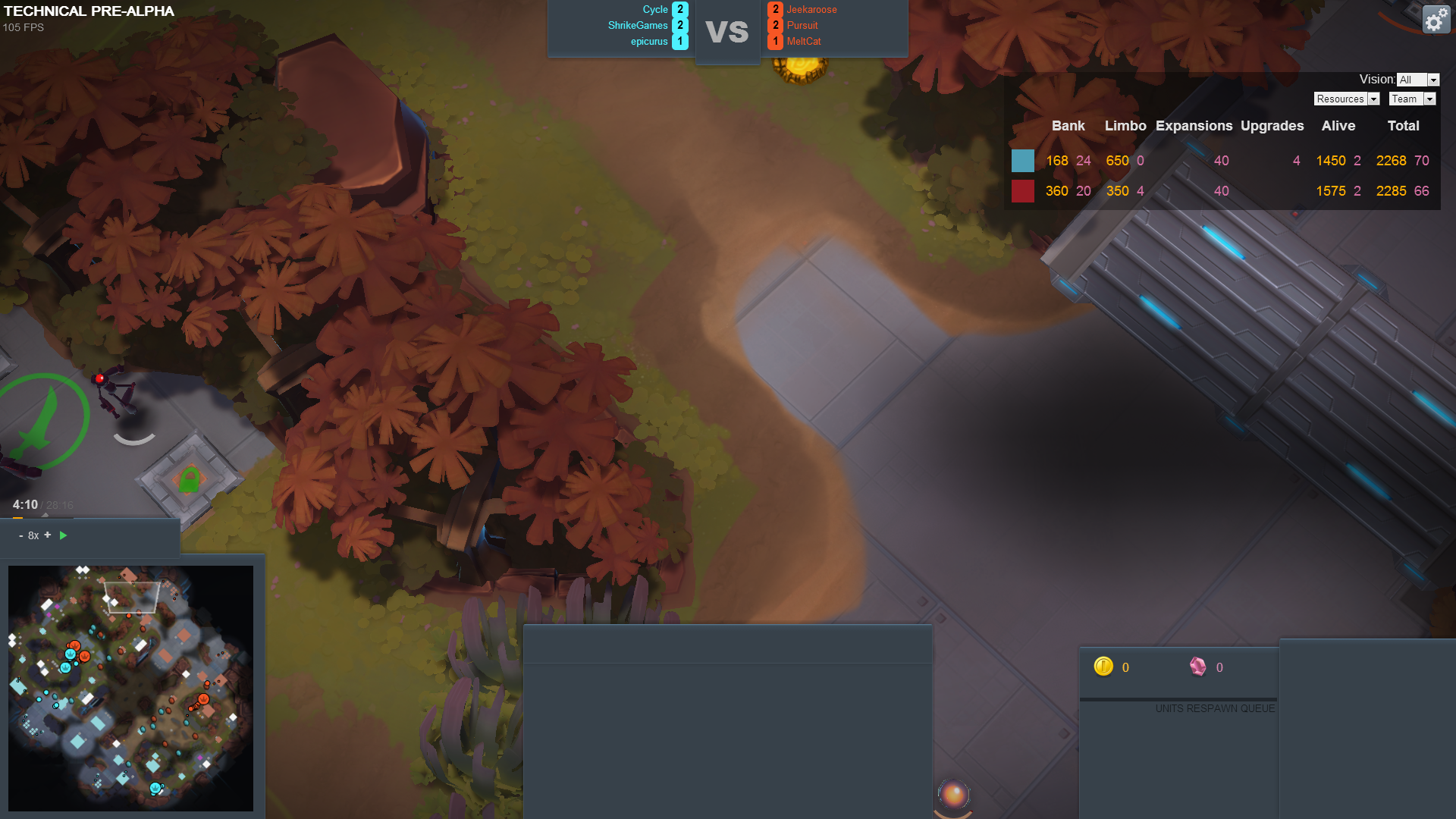Click the red team color swatch
The height and width of the screenshot is (819, 1456).
1022,191
